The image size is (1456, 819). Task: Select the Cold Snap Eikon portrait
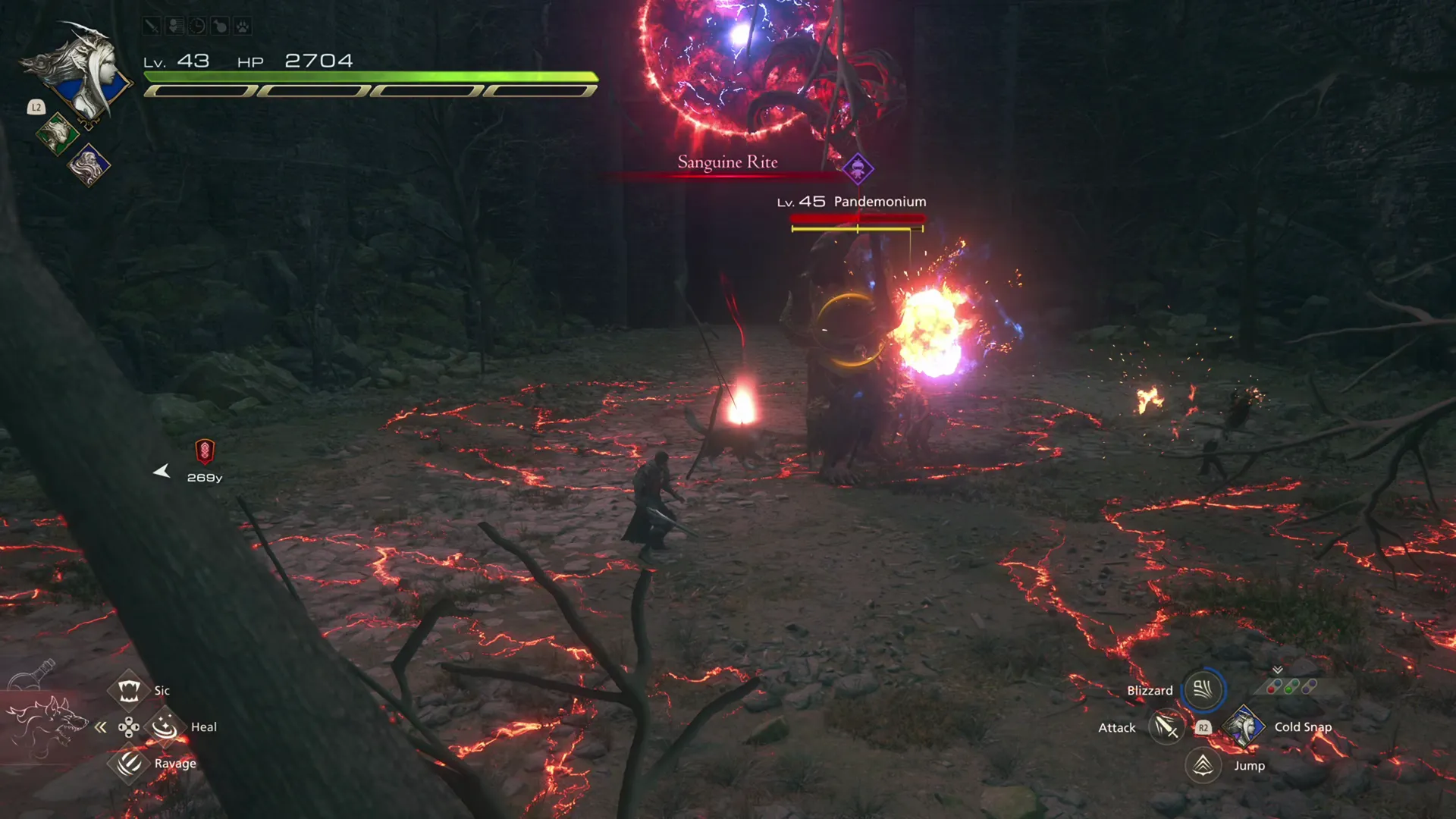click(1244, 726)
